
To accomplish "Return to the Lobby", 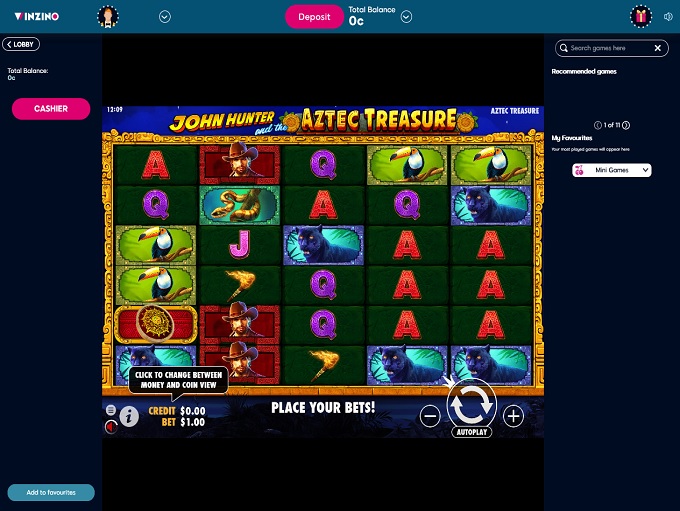I will 21,45.
